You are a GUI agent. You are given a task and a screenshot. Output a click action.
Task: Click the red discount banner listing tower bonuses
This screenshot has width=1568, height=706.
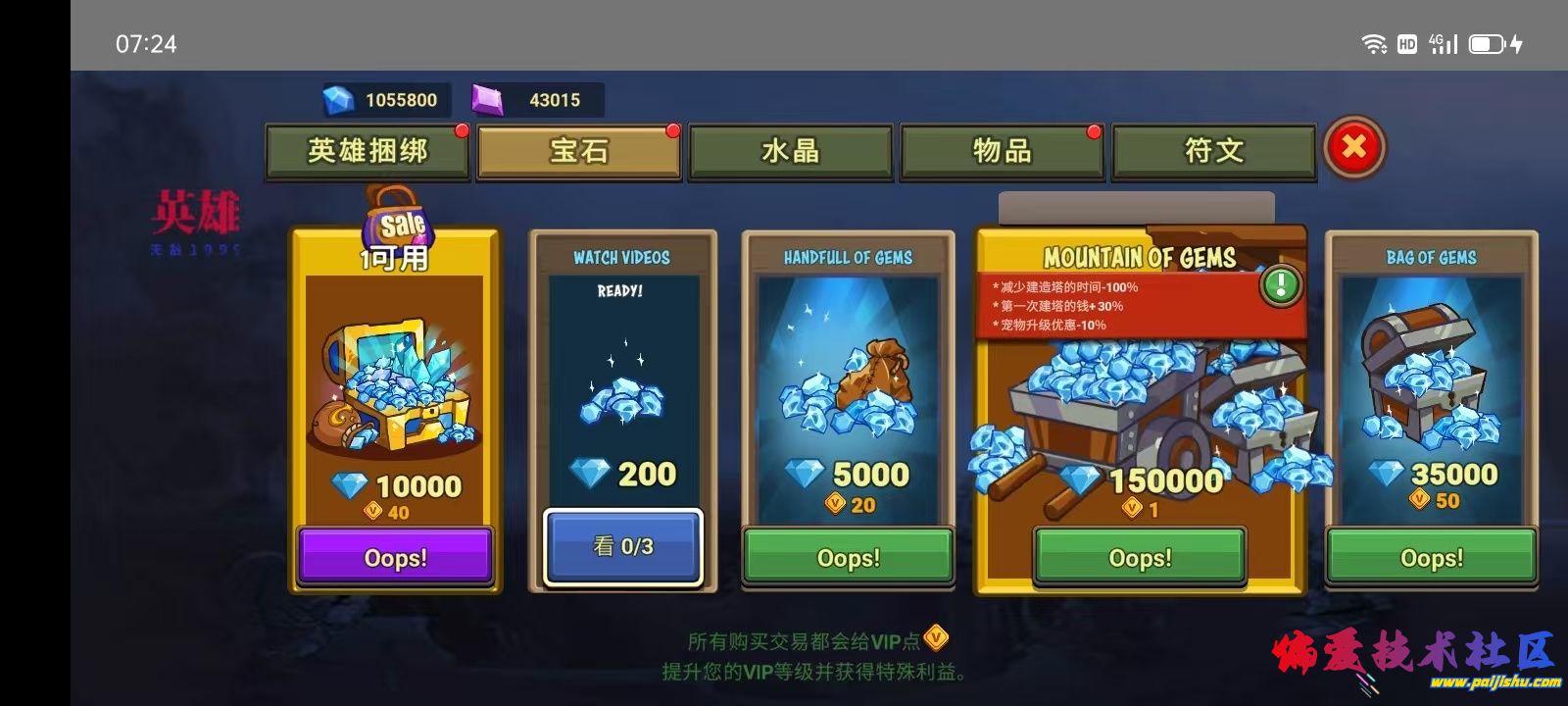pyautogui.click(x=1117, y=306)
